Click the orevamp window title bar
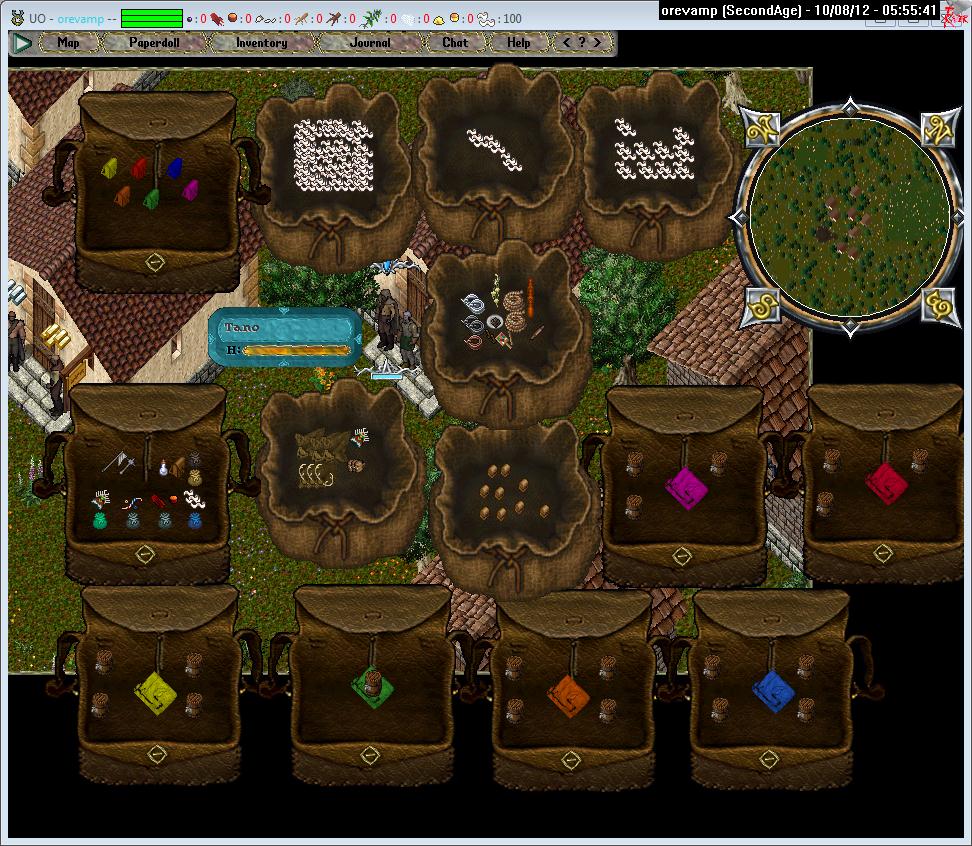The image size is (972, 846). 800,10
